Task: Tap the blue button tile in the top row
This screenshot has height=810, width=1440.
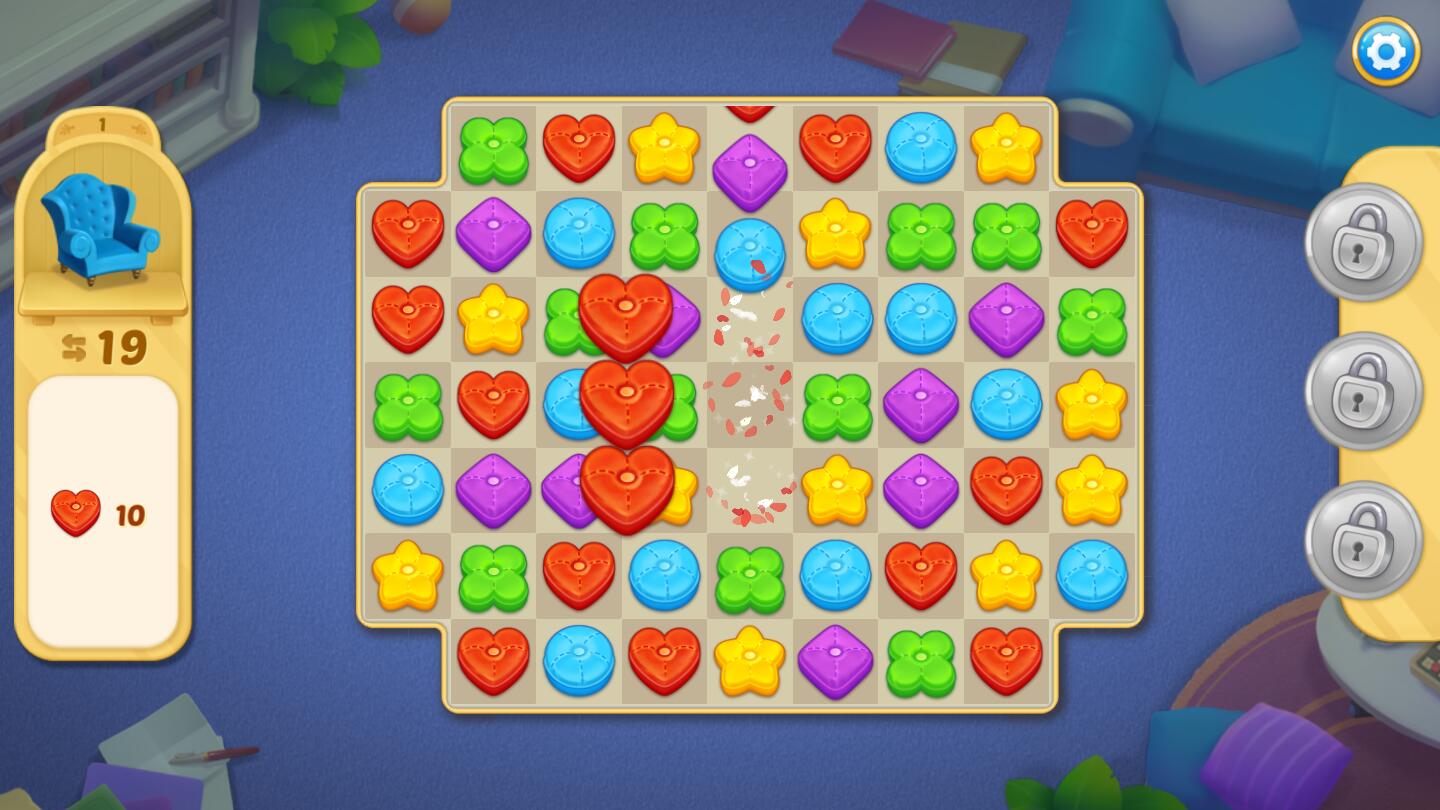Action: (920, 148)
